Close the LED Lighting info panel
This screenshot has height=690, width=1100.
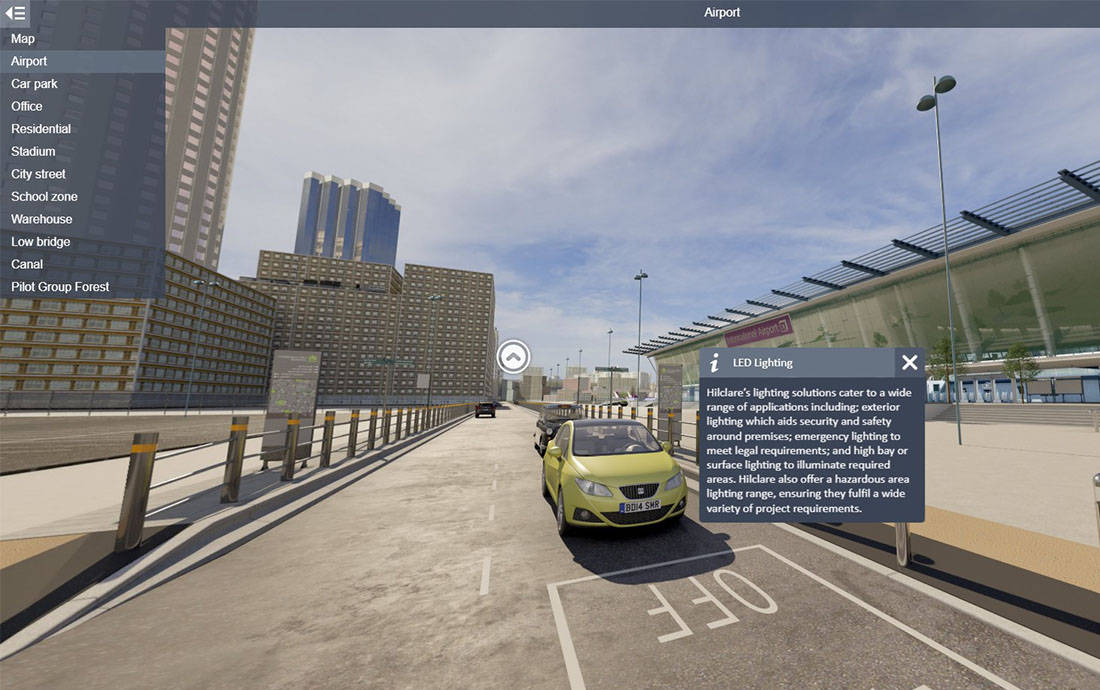[909, 363]
